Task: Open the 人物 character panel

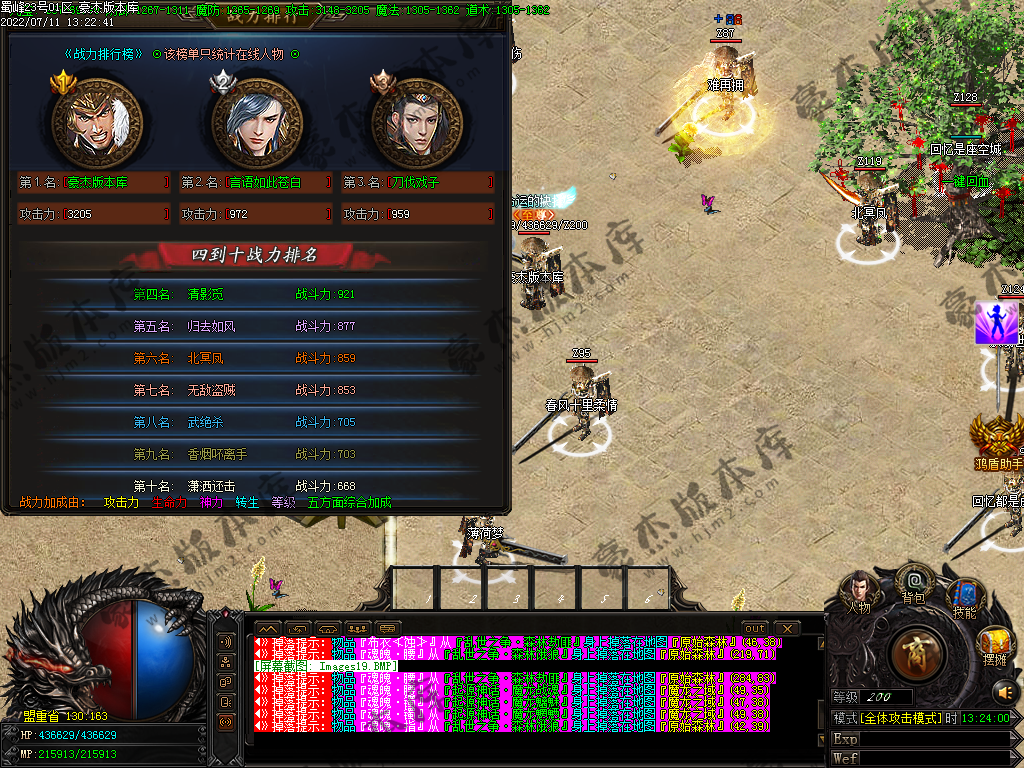Action: click(859, 589)
